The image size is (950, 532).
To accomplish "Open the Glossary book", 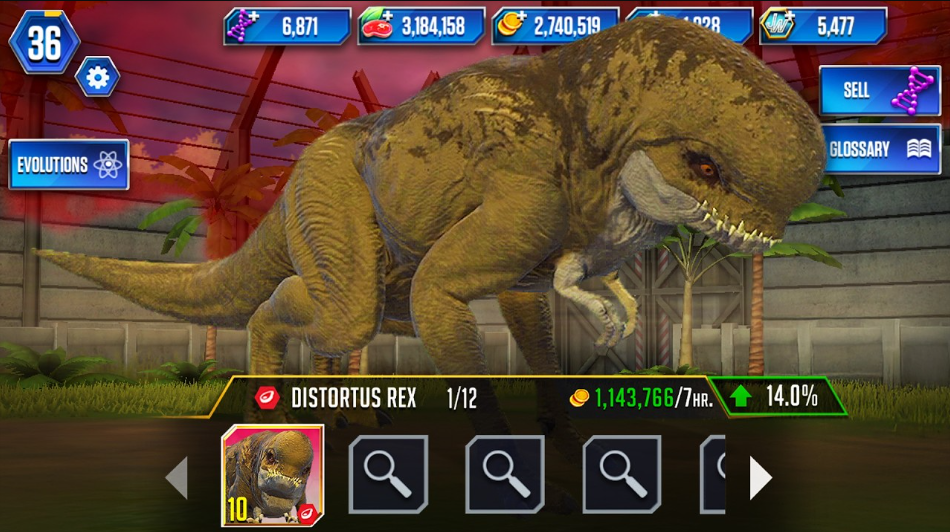I will tap(879, 149).
